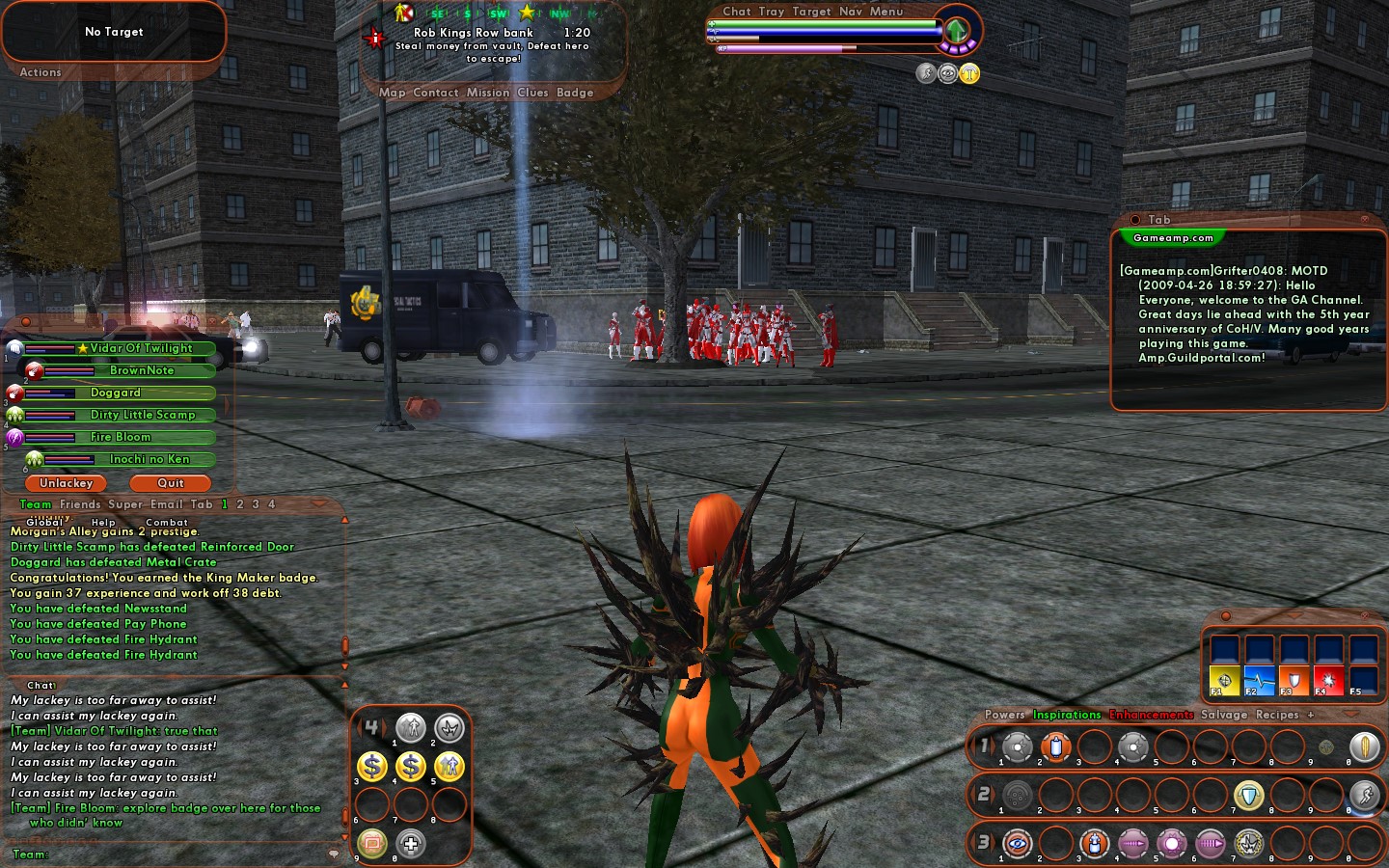Open the Clues tab
The image size is (1389, 868).
point(532,93)
